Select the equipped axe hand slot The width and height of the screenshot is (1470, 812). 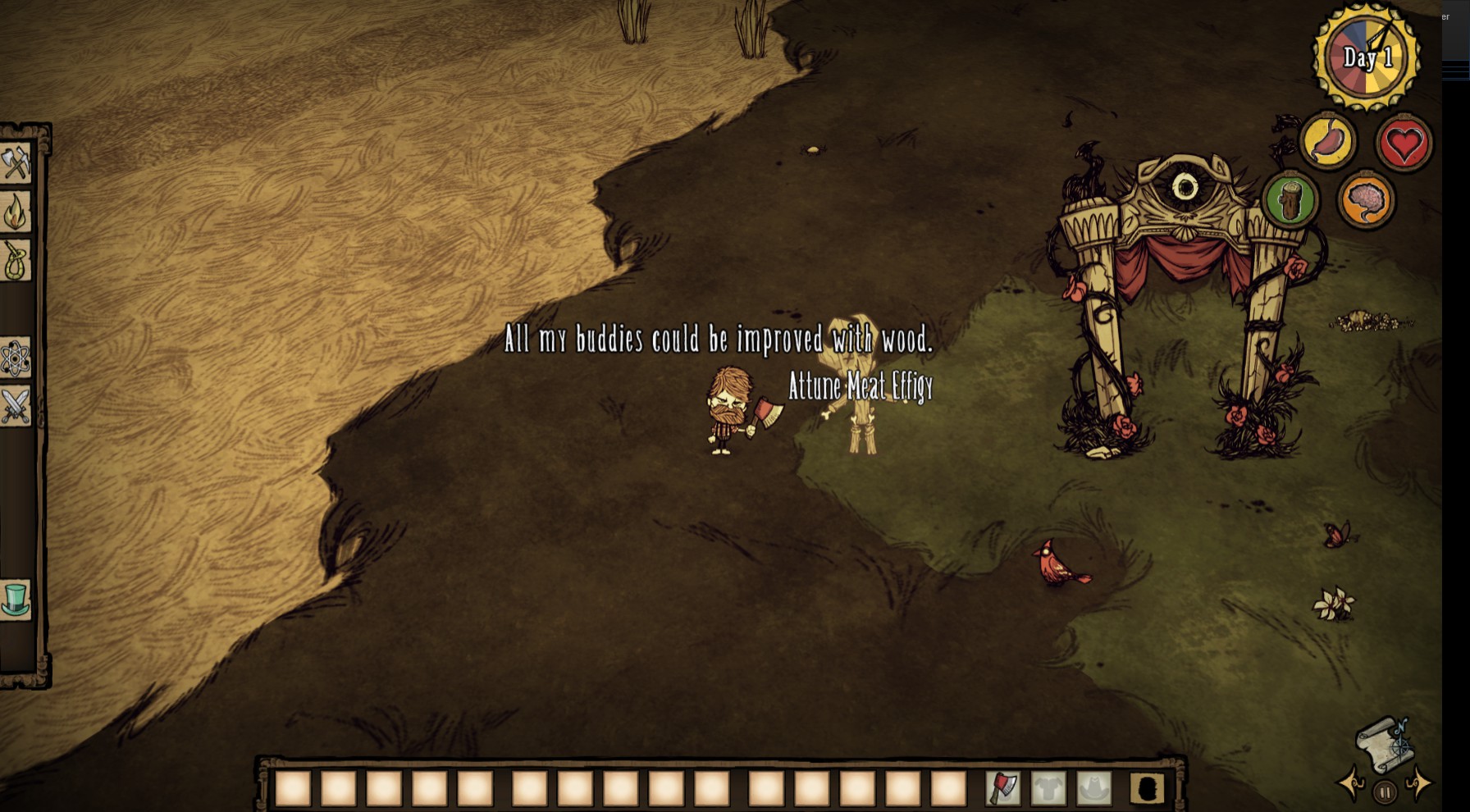[x=1003, y=789]
